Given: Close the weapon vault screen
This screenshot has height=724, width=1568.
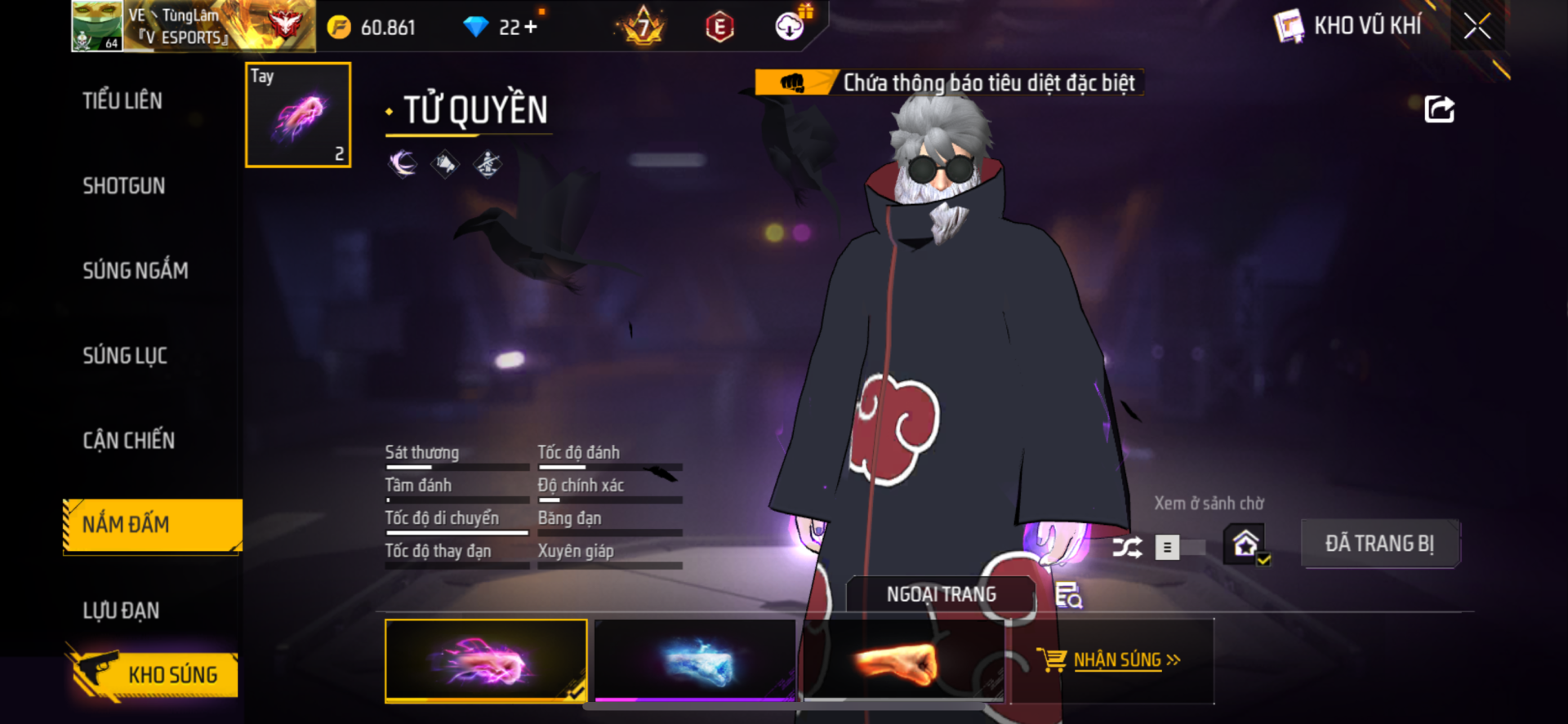Looking at the screenshot, I should tap(1477, 26).
